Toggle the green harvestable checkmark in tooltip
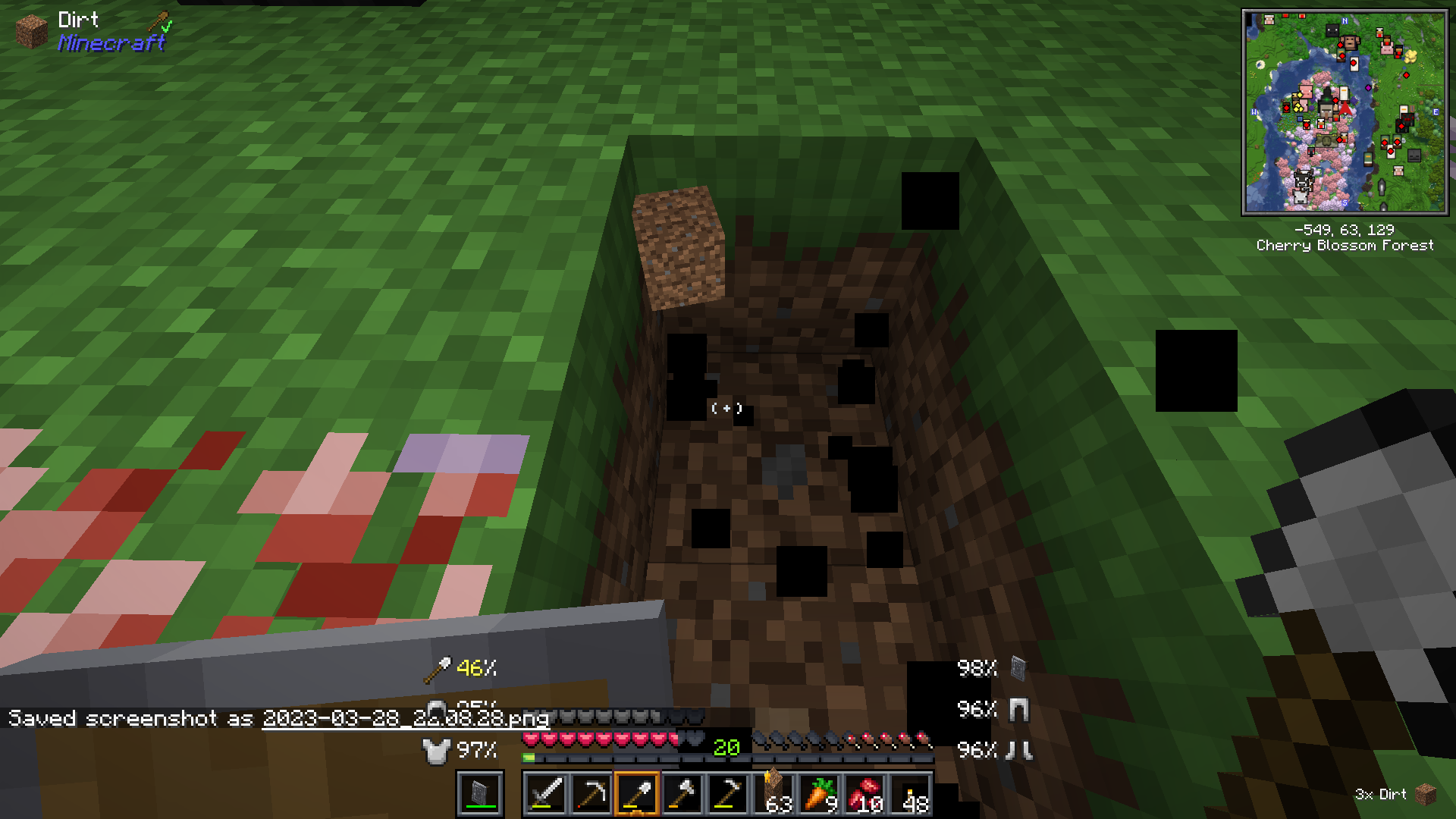This screenshot has height=819, width=1456. click(165, 27)
